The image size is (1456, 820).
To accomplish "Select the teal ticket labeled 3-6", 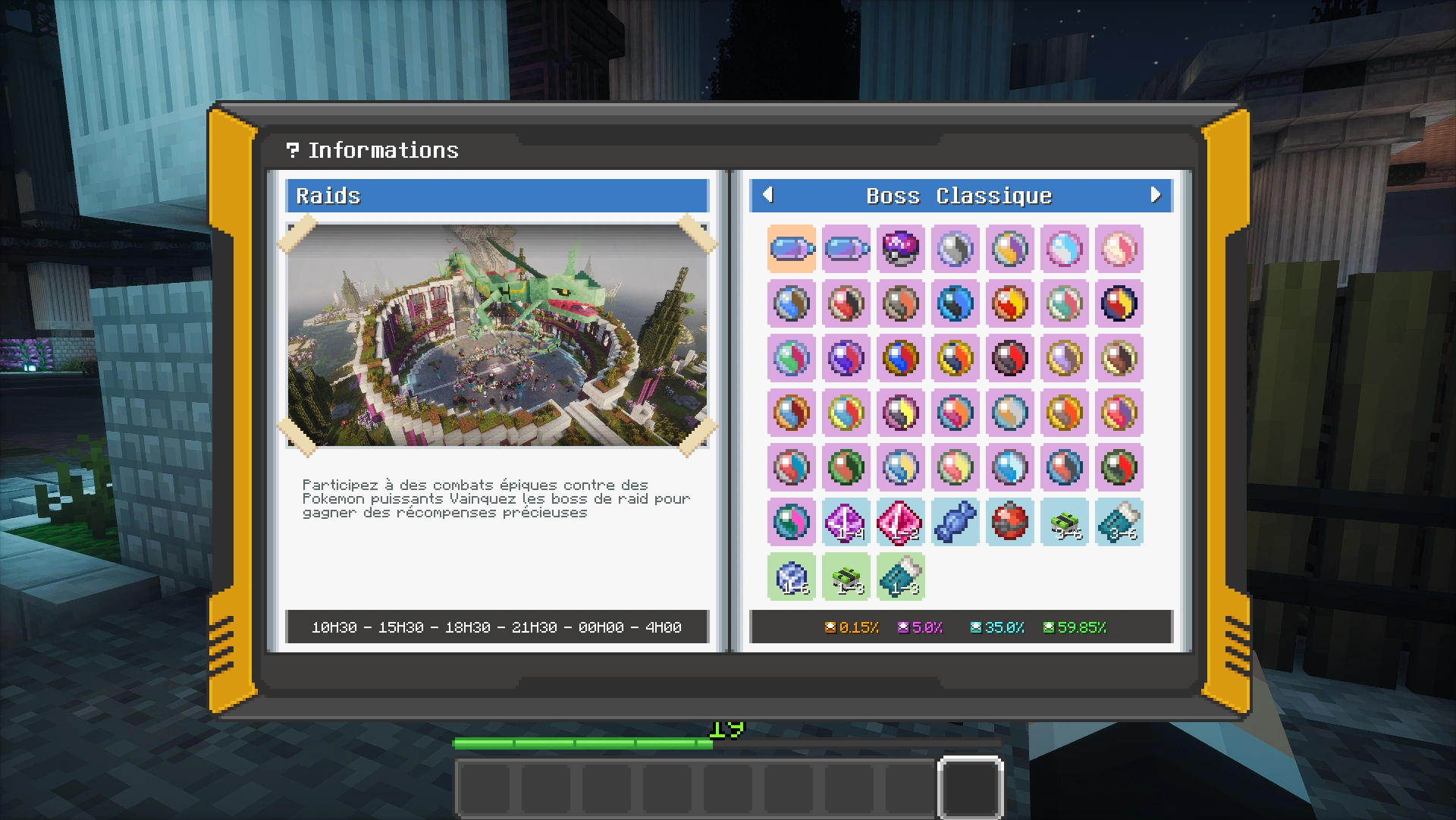I will pos(1119,522).
